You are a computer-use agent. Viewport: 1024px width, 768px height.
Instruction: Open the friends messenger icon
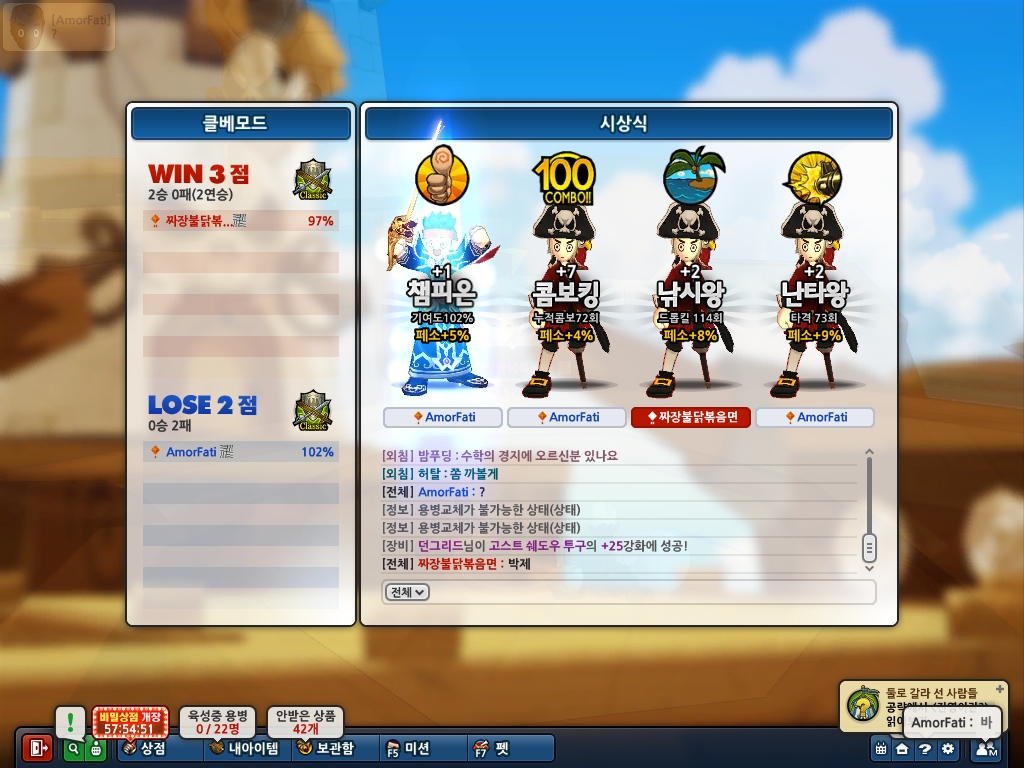tap(986, 748)
